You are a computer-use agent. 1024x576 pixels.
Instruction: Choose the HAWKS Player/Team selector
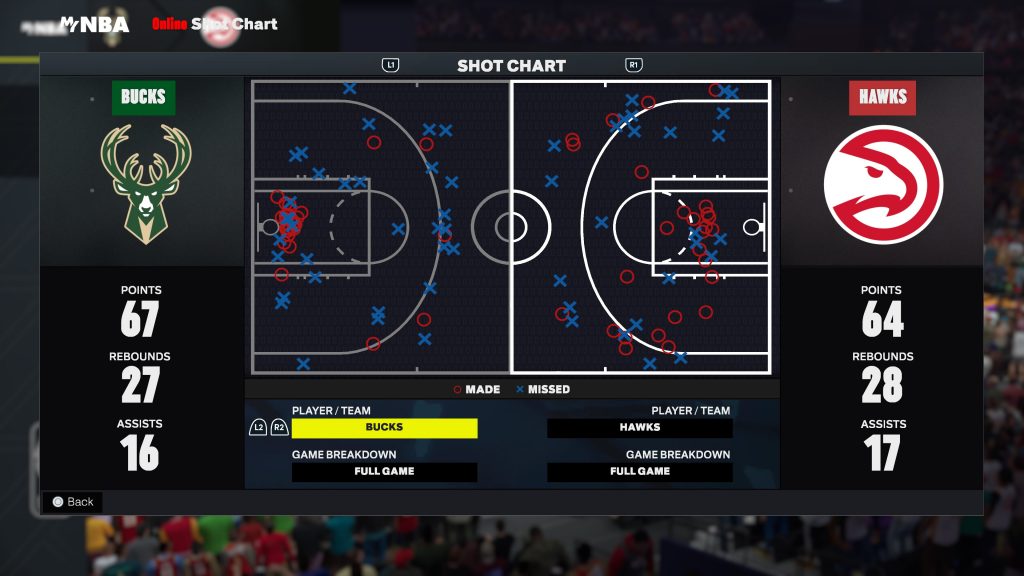640,428
